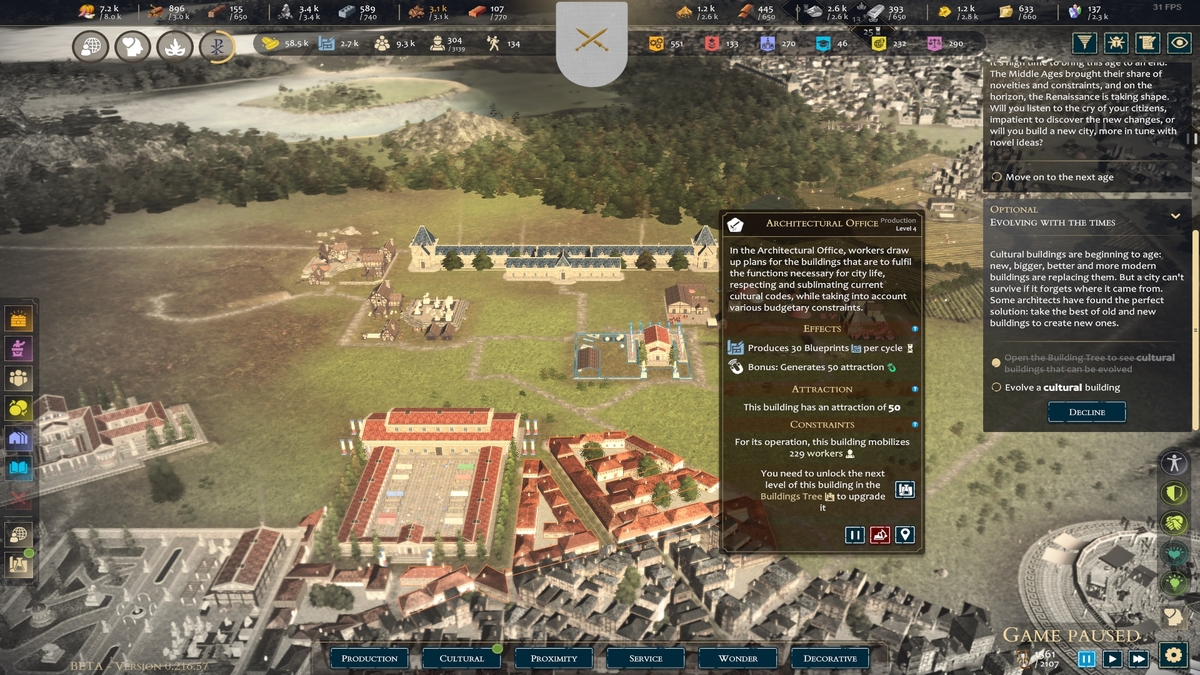Open the crossed swords banner
The width and height of the screenshot is (1200, 675).
[591, 42]
